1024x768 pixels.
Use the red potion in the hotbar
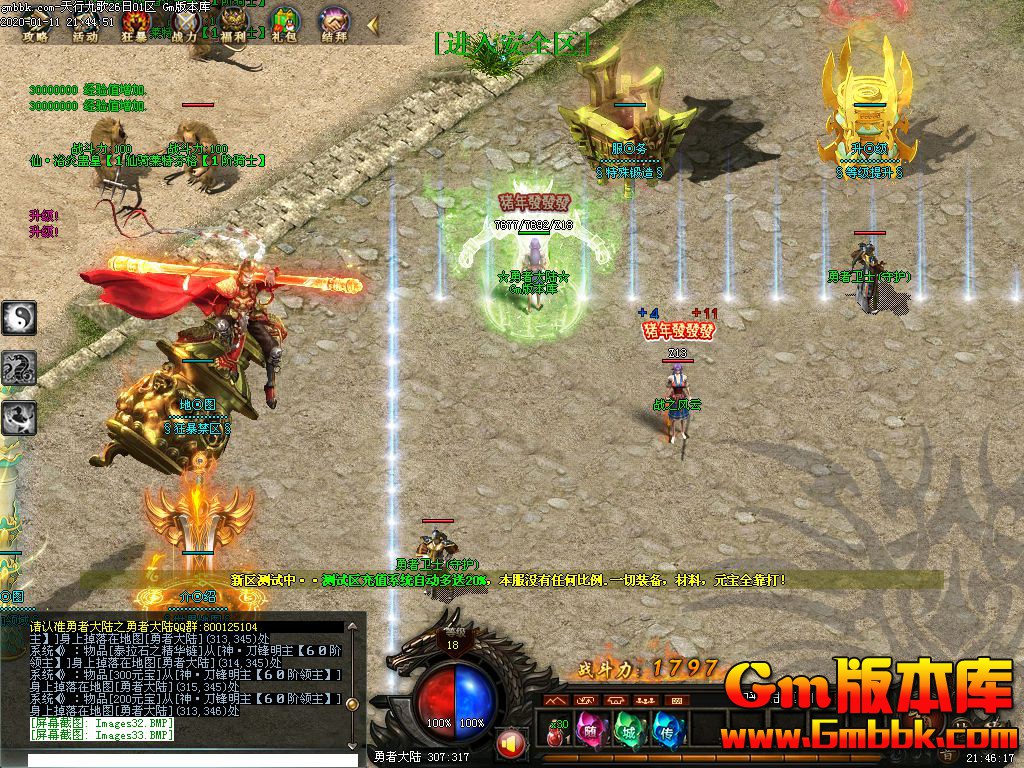[x=555, y=733]
